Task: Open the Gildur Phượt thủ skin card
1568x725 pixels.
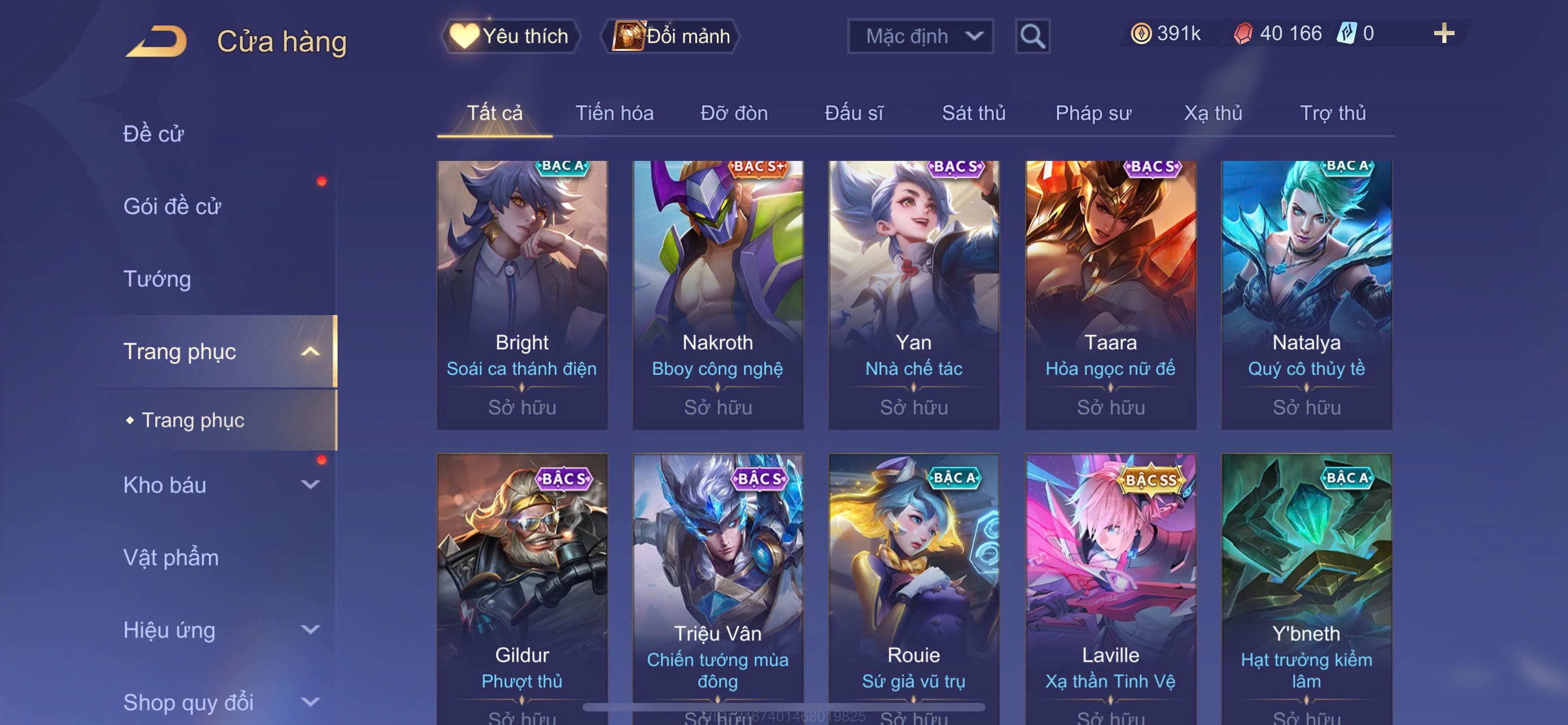Action: click(522, 587)
